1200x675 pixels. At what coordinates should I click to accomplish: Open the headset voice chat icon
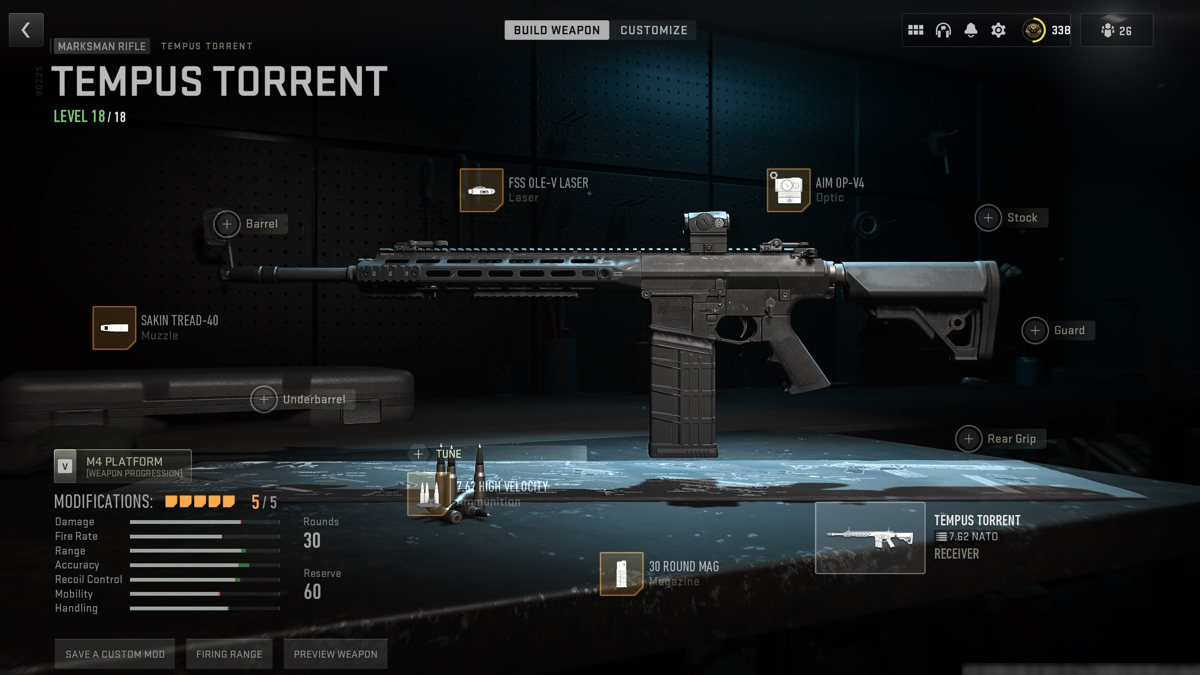(943, 30)
